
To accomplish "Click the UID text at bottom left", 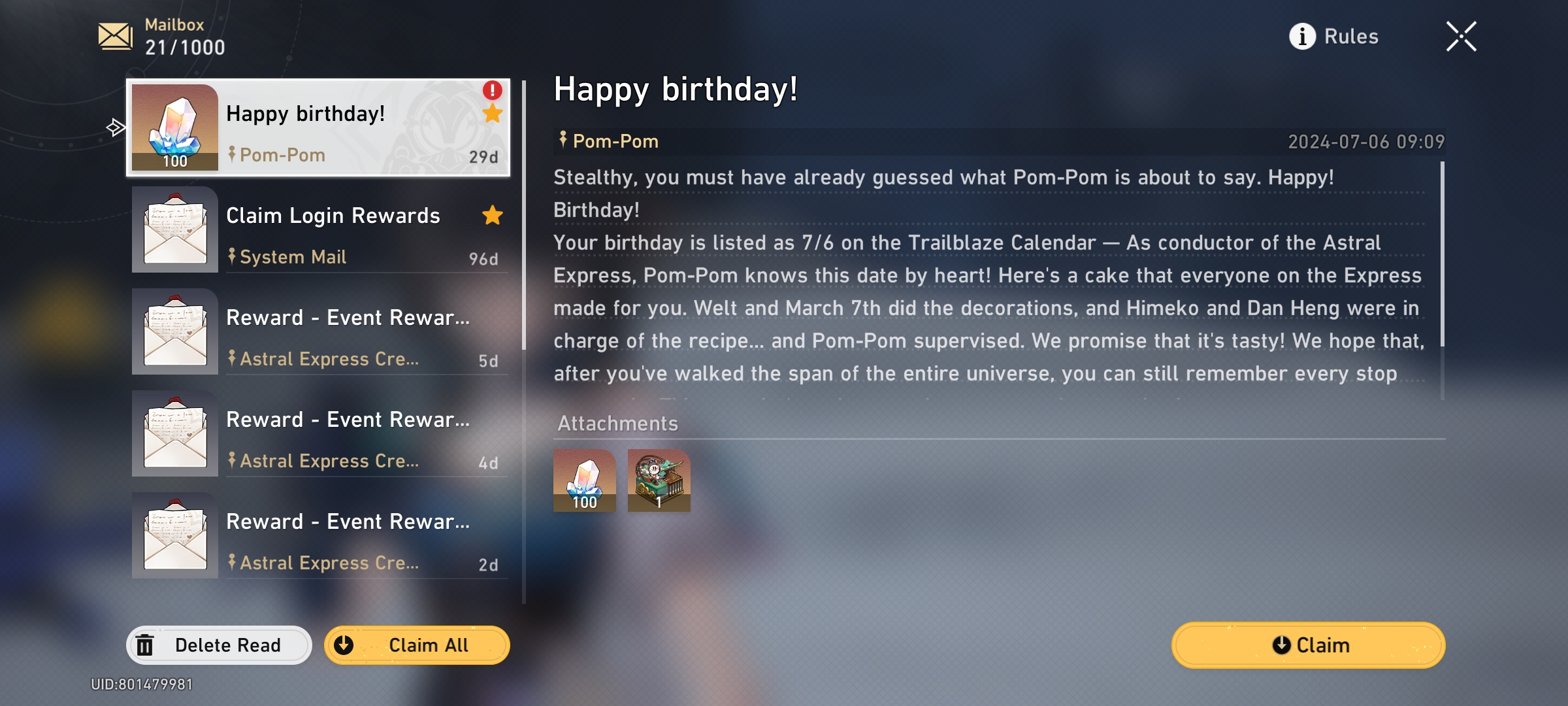I will coord(141,685).
